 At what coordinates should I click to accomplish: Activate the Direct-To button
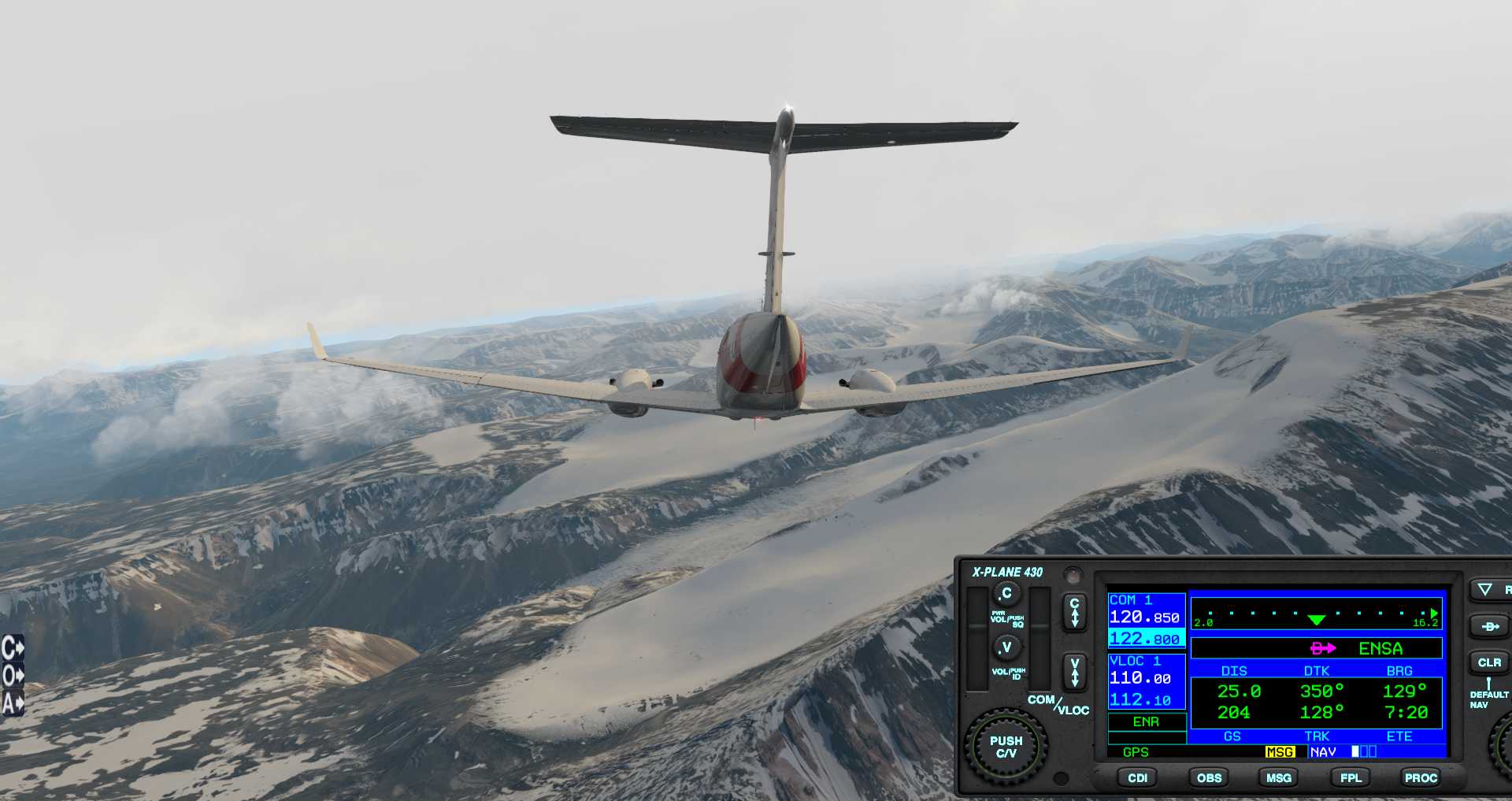coord(1488,627)
